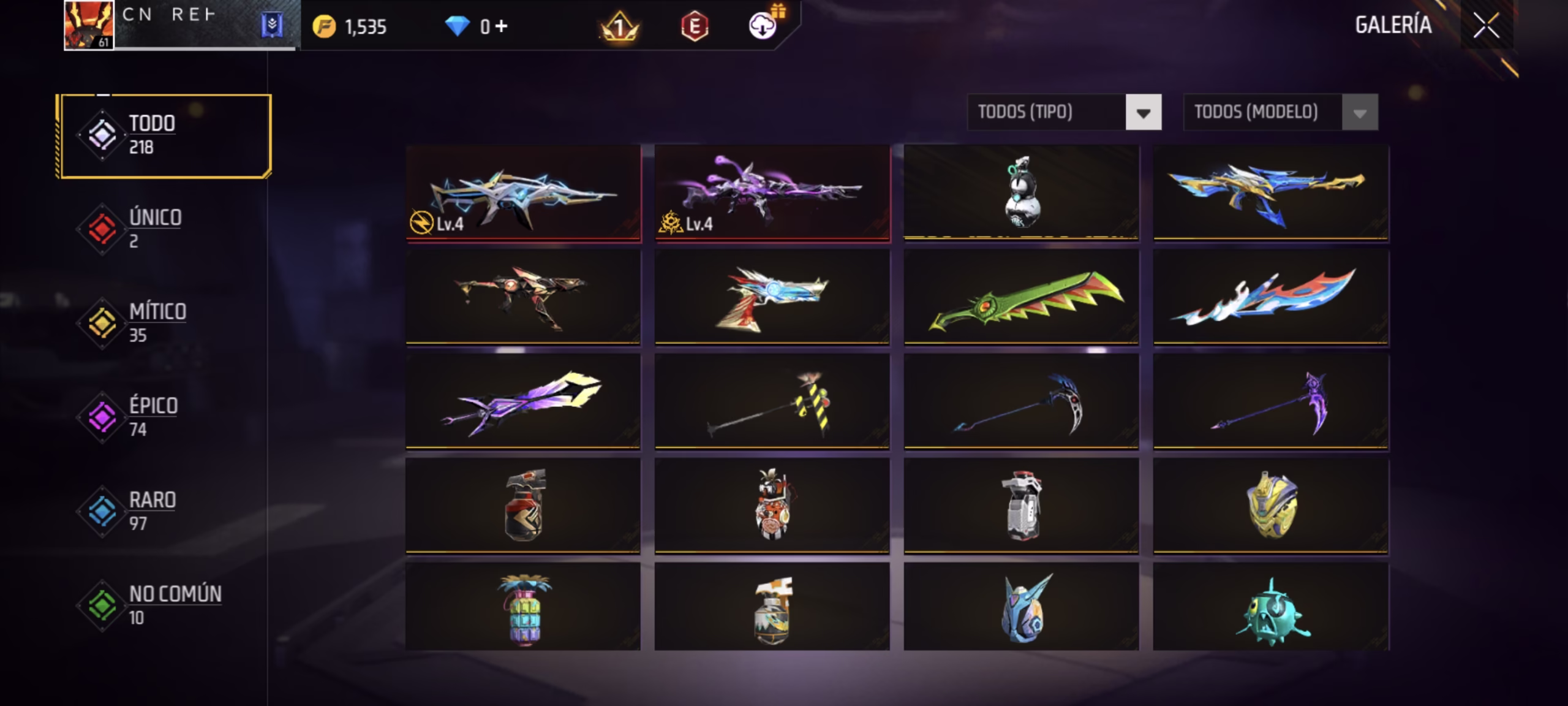Open the player profile avatar
The image size is (1568, 706).
pos(89,25)
